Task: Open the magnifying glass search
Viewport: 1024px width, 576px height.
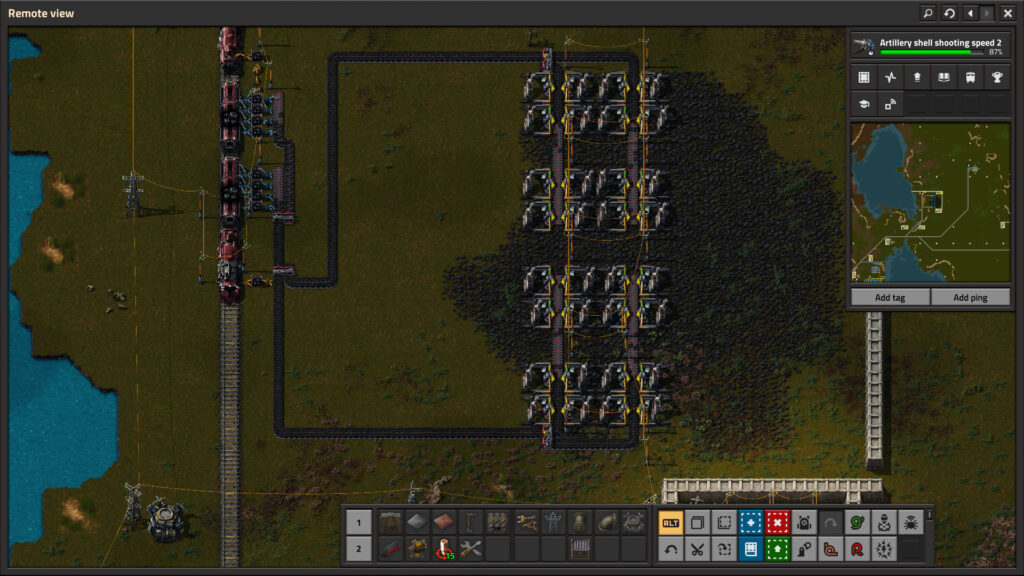Action: [x=927, y=13]
